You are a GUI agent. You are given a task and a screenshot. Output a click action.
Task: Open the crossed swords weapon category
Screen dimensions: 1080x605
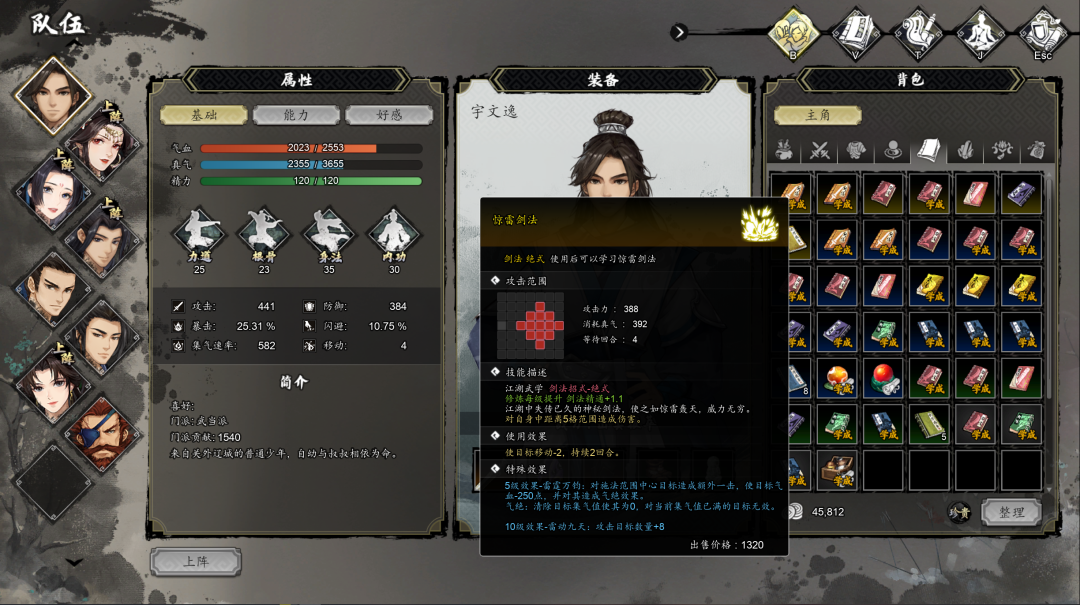[821, 151]
